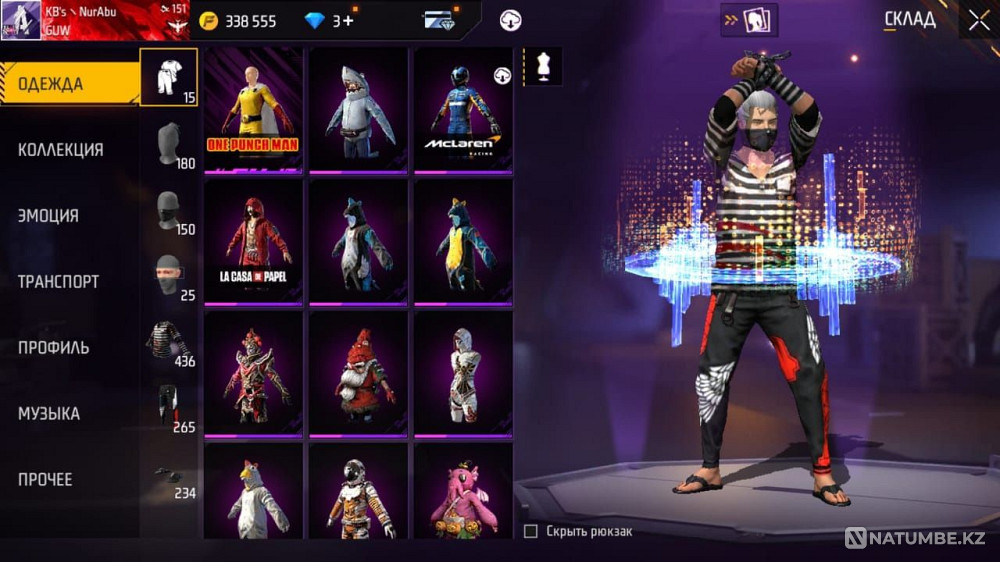This screenshot has width=1000, height=562.
Task: Select the Транспорт category
Action: 59,282
